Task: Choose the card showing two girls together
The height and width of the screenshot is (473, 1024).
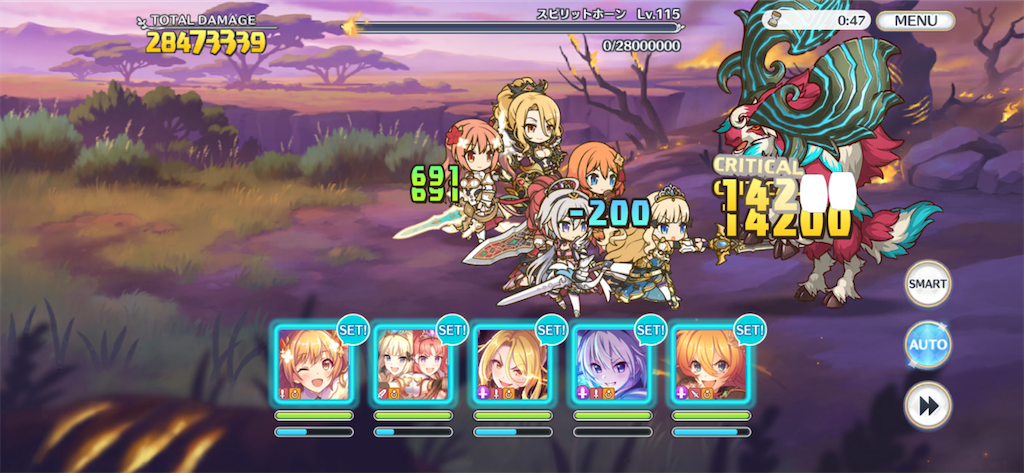Action: (412, 364)
